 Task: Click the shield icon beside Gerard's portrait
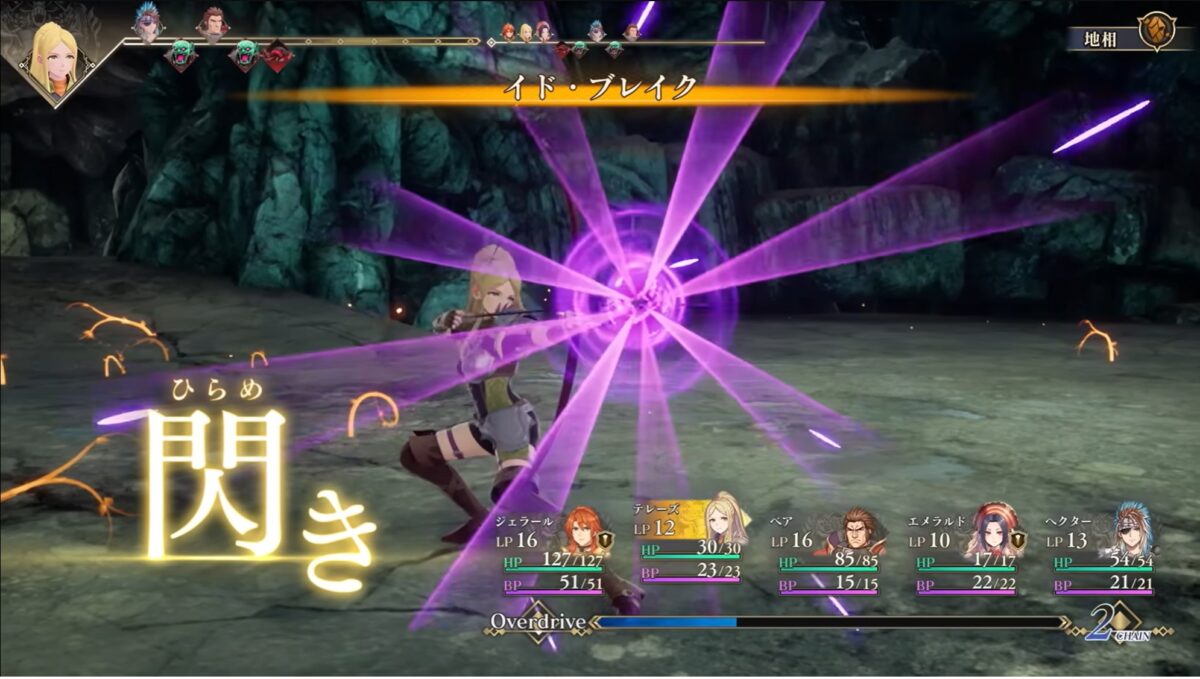[x=606, y=541]
